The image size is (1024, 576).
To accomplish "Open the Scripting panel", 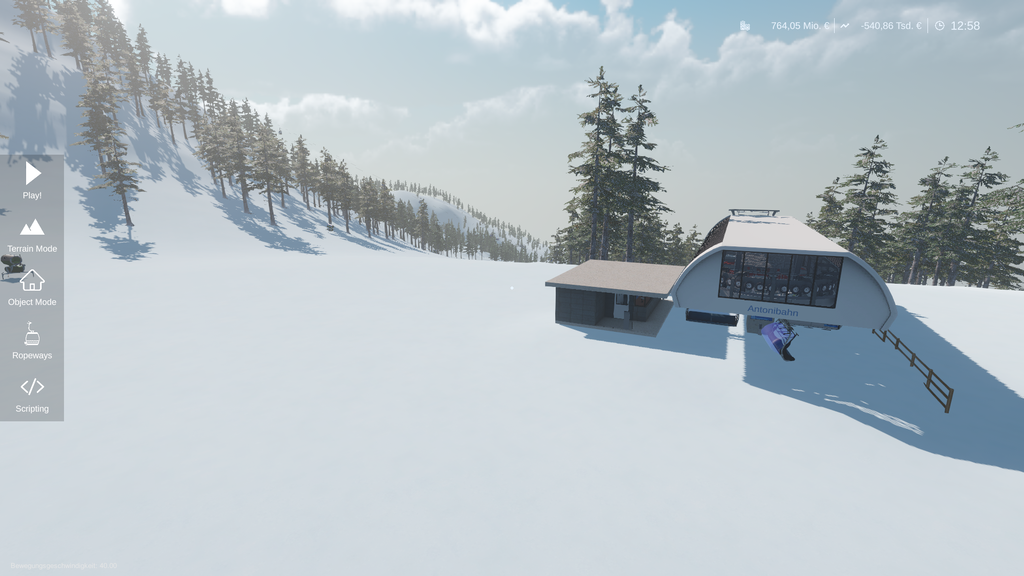I will [32, 392].
